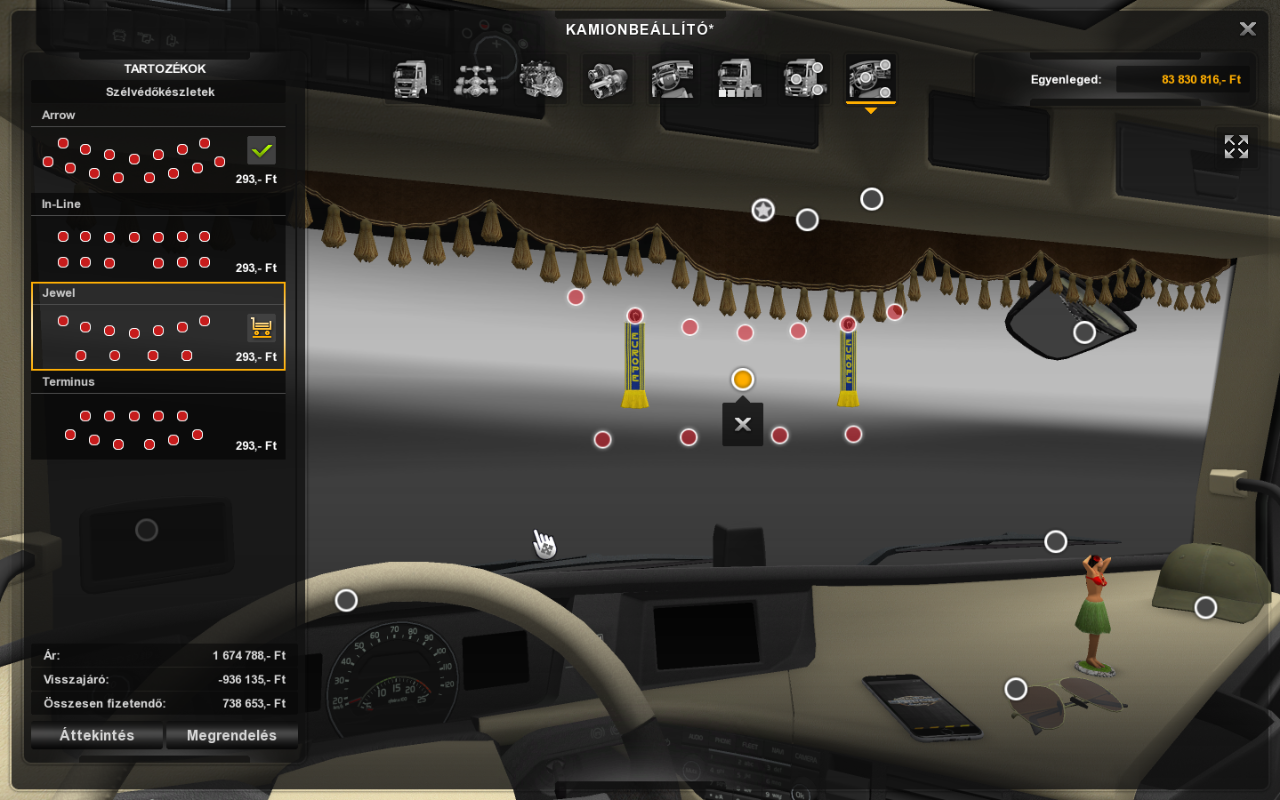Viewport: 1280px width, 800px height.
Task: Close the truck configurator window
Action: click(1247, 29)
